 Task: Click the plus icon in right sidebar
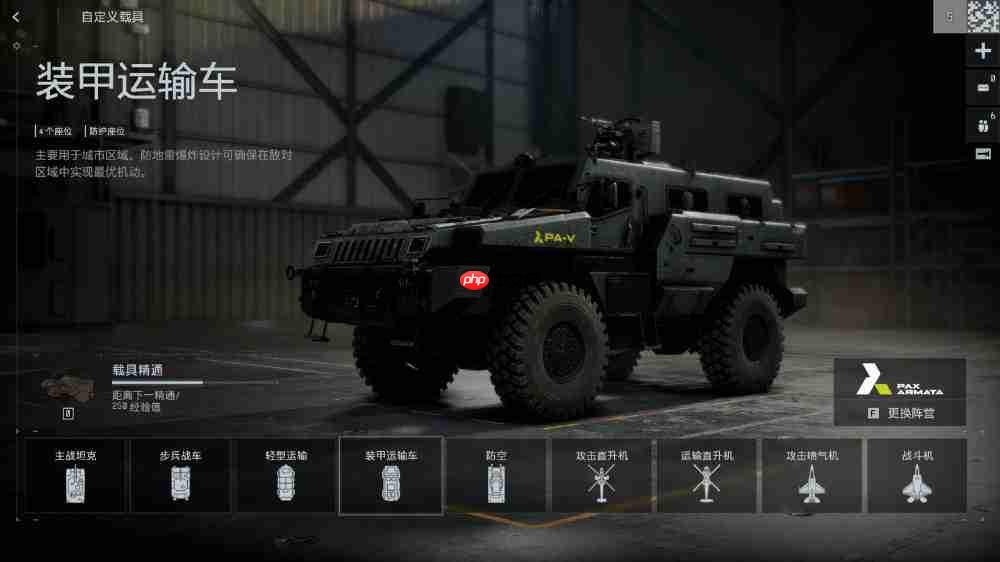pyautogui.click(x=983, y=52)
